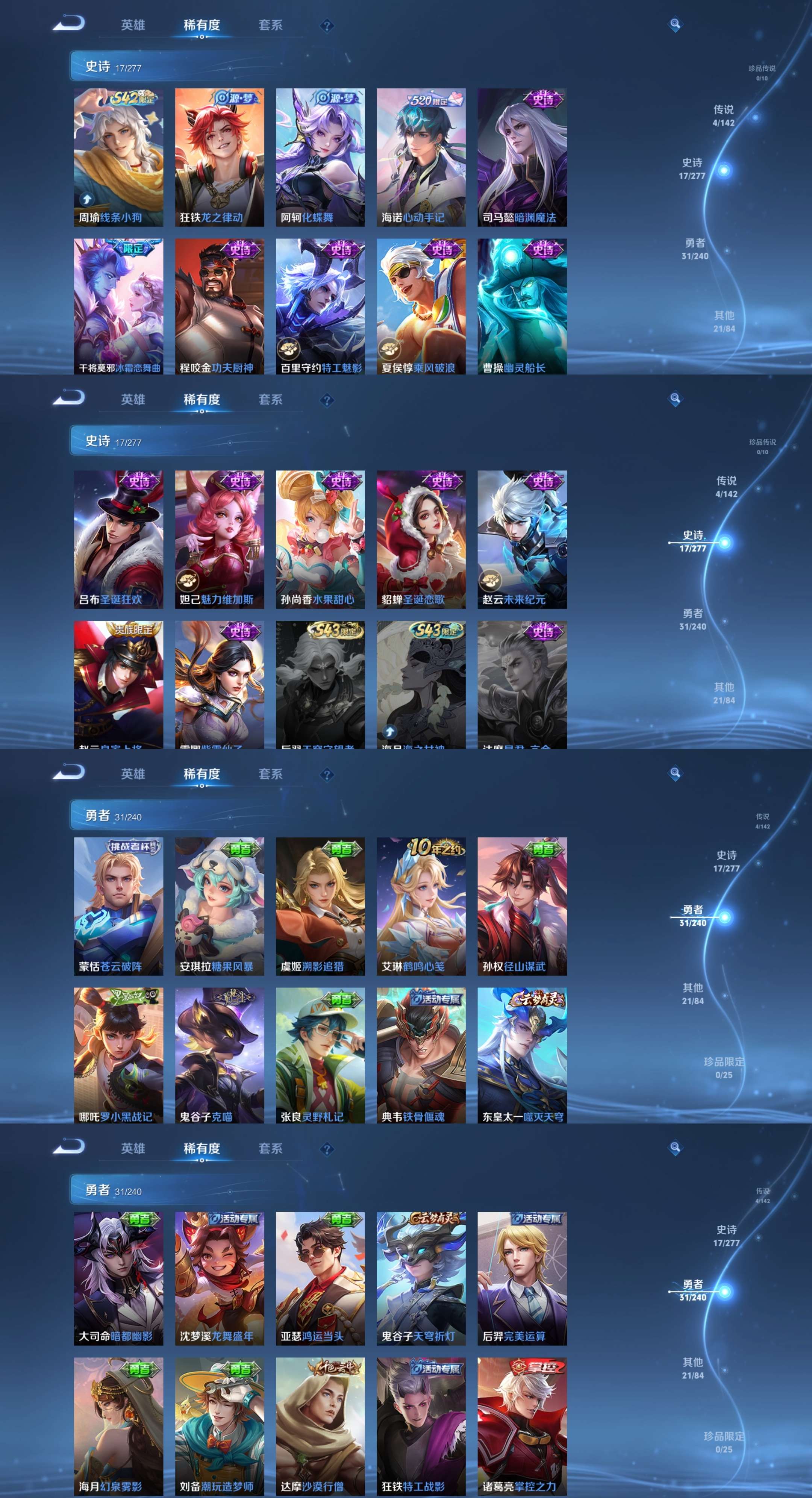View the 妲己魅力维加斯 skin card
The width and height of the screenshot is (812, 1498).
(x=219, y=539)
